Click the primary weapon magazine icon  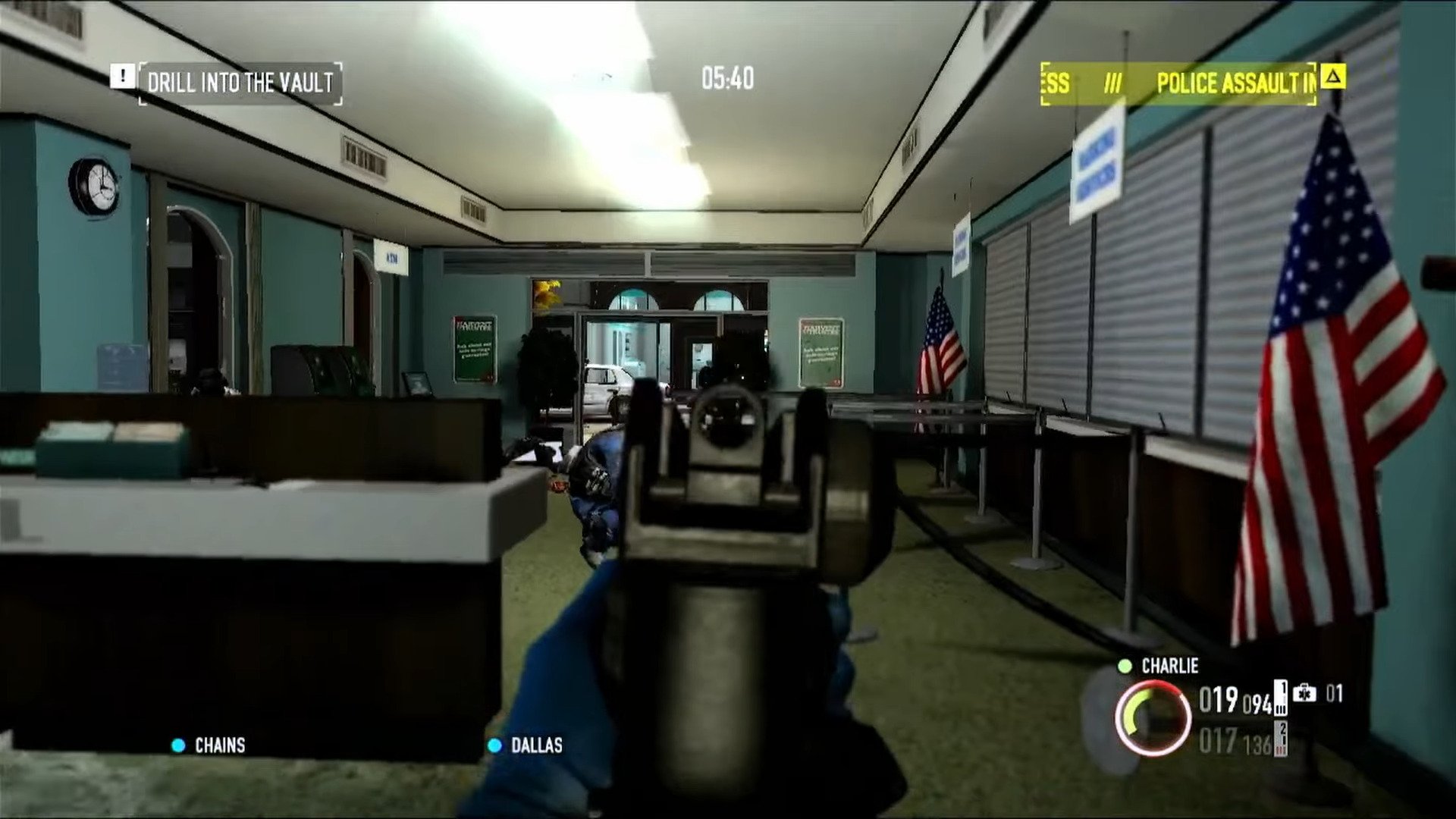click(x=1280, y=698)
